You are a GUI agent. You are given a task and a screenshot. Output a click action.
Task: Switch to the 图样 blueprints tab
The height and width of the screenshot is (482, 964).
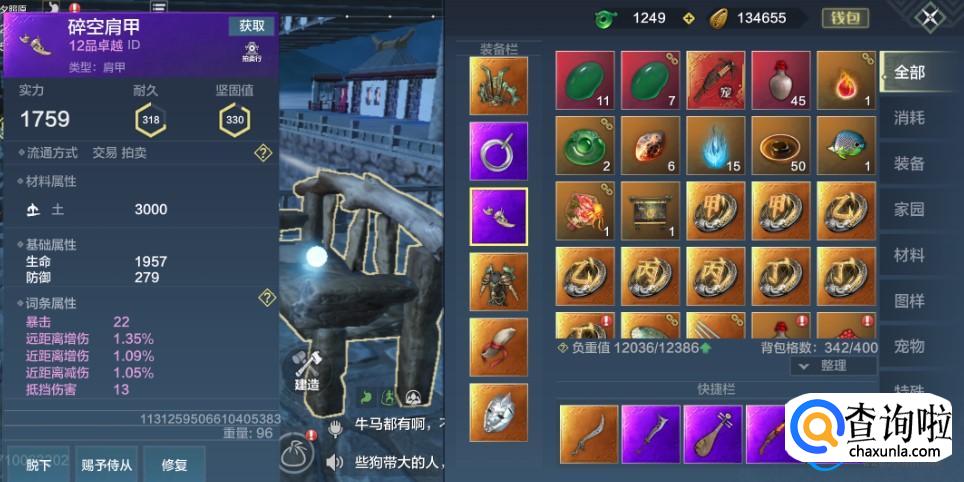(x=909, y=301)
